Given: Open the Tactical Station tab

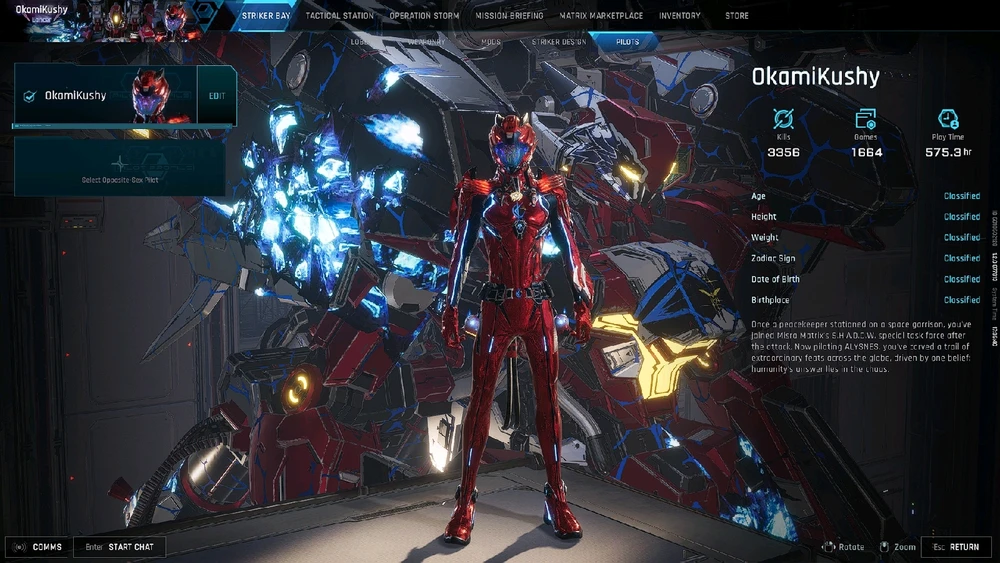Looking at the screenshot, I should pyautogui.click(x=340, y=16).
